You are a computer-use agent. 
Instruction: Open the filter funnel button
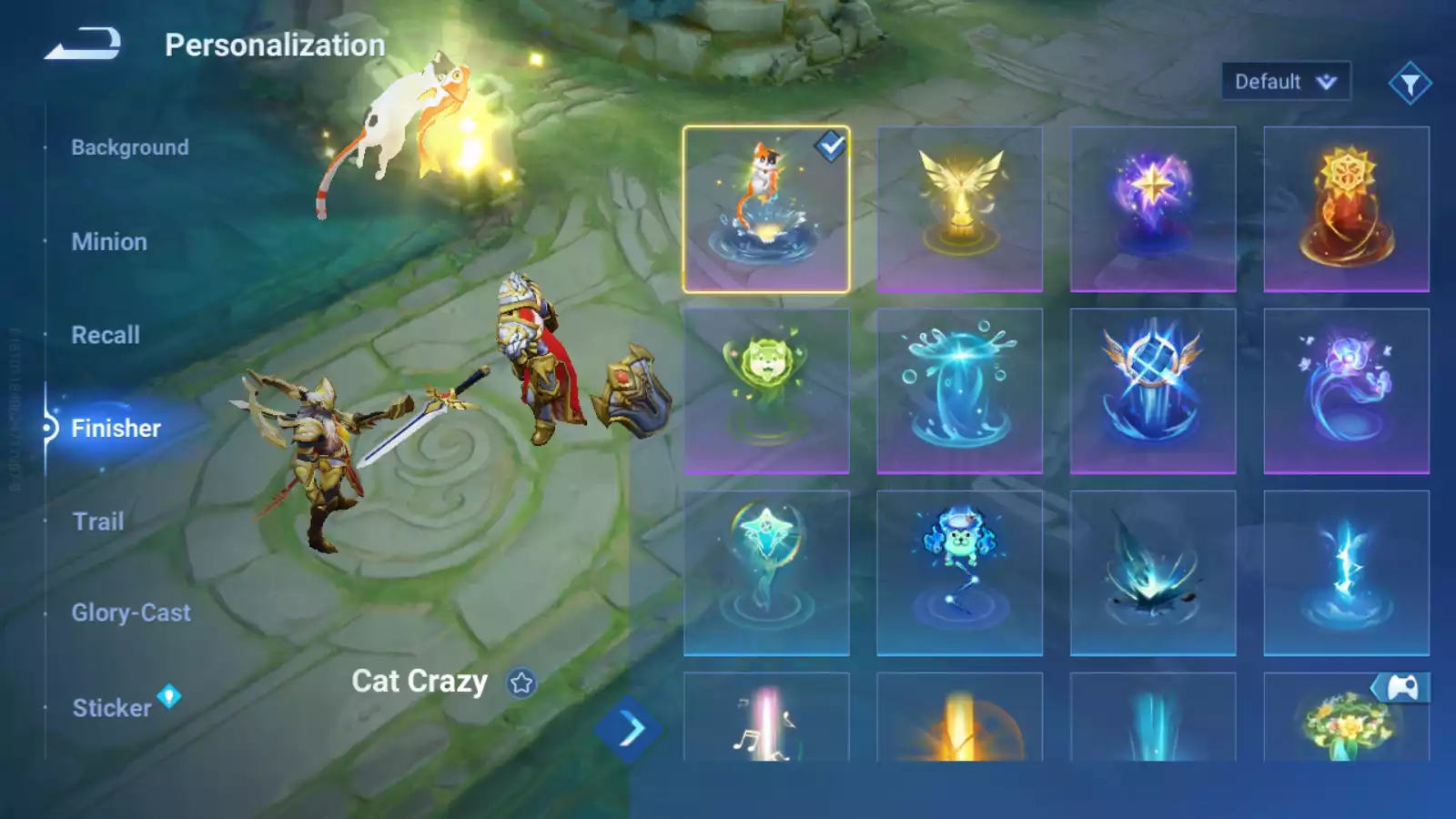click(1410, 84)
